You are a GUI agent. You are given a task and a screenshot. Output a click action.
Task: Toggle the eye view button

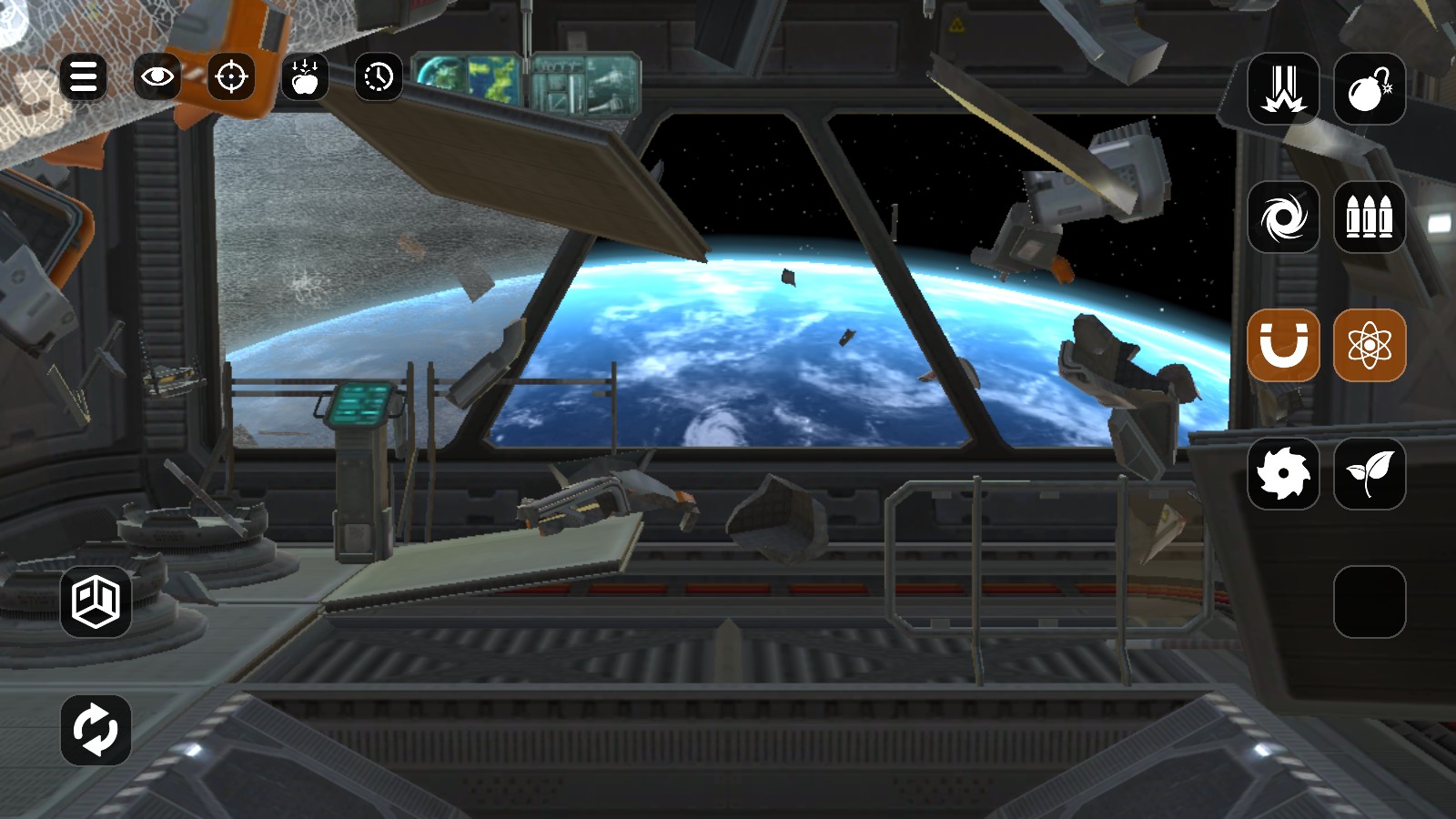157,76
